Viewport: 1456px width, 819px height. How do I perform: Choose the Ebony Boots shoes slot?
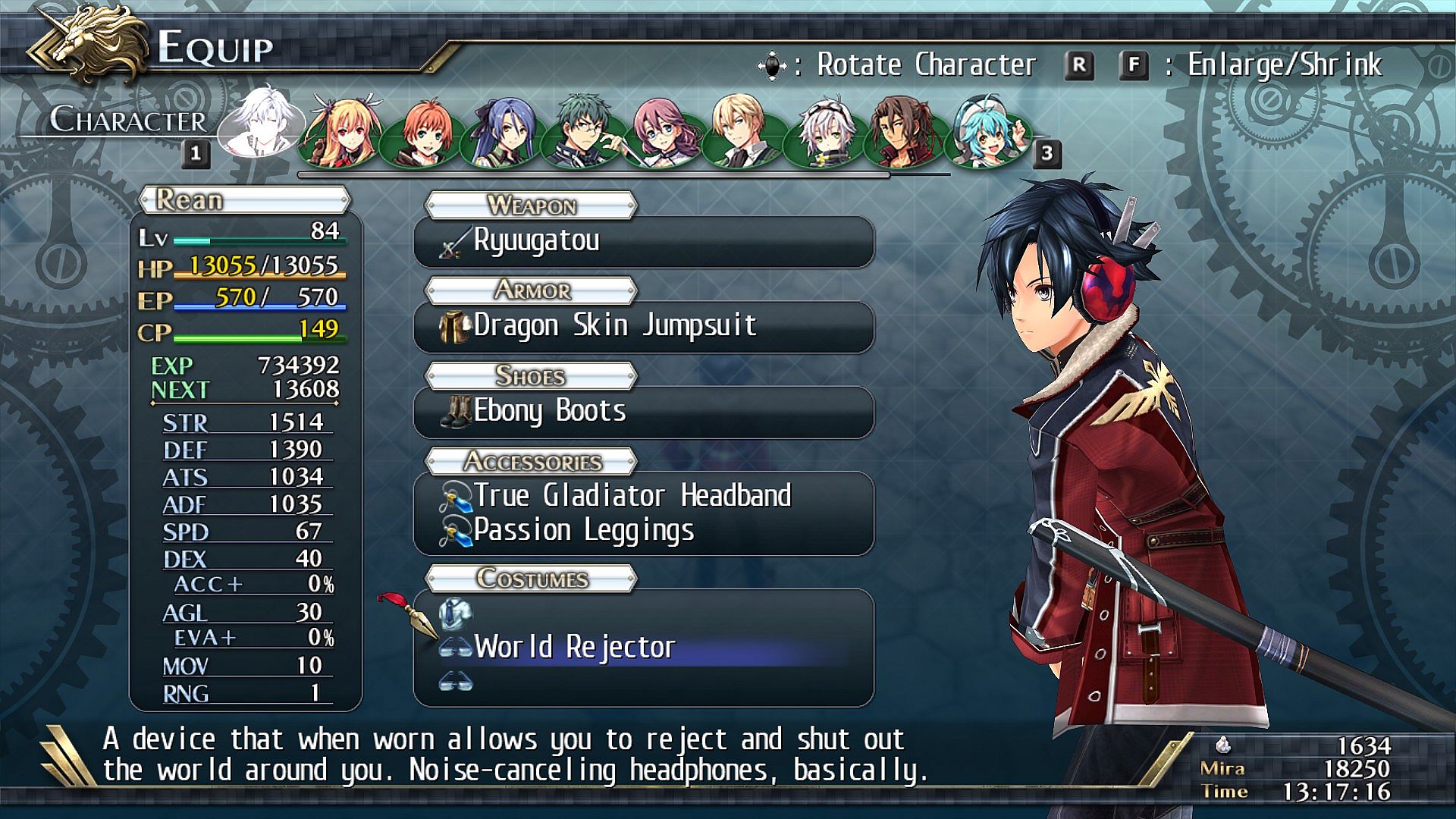point(643,412)
